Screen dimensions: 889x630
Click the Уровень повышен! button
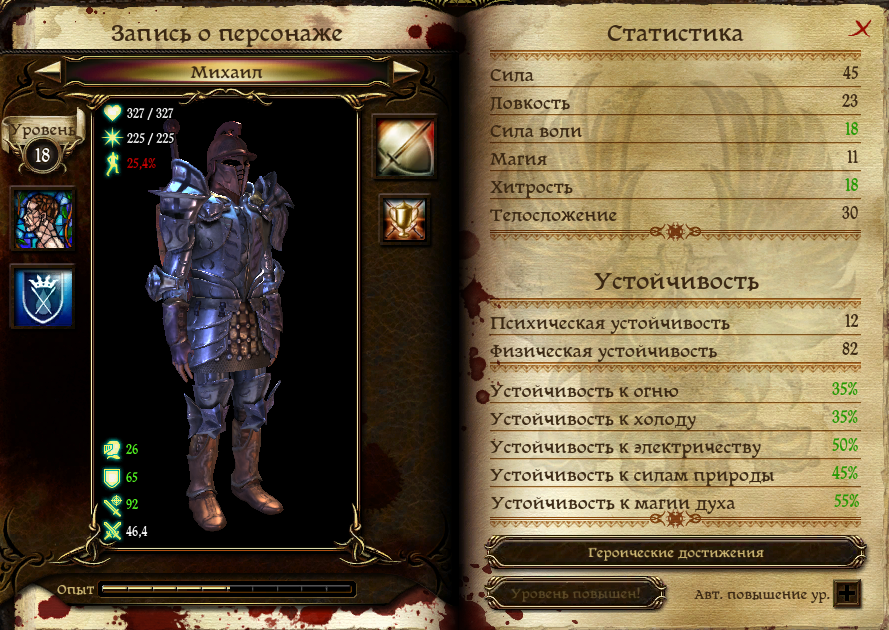click(x=575, y=593)
